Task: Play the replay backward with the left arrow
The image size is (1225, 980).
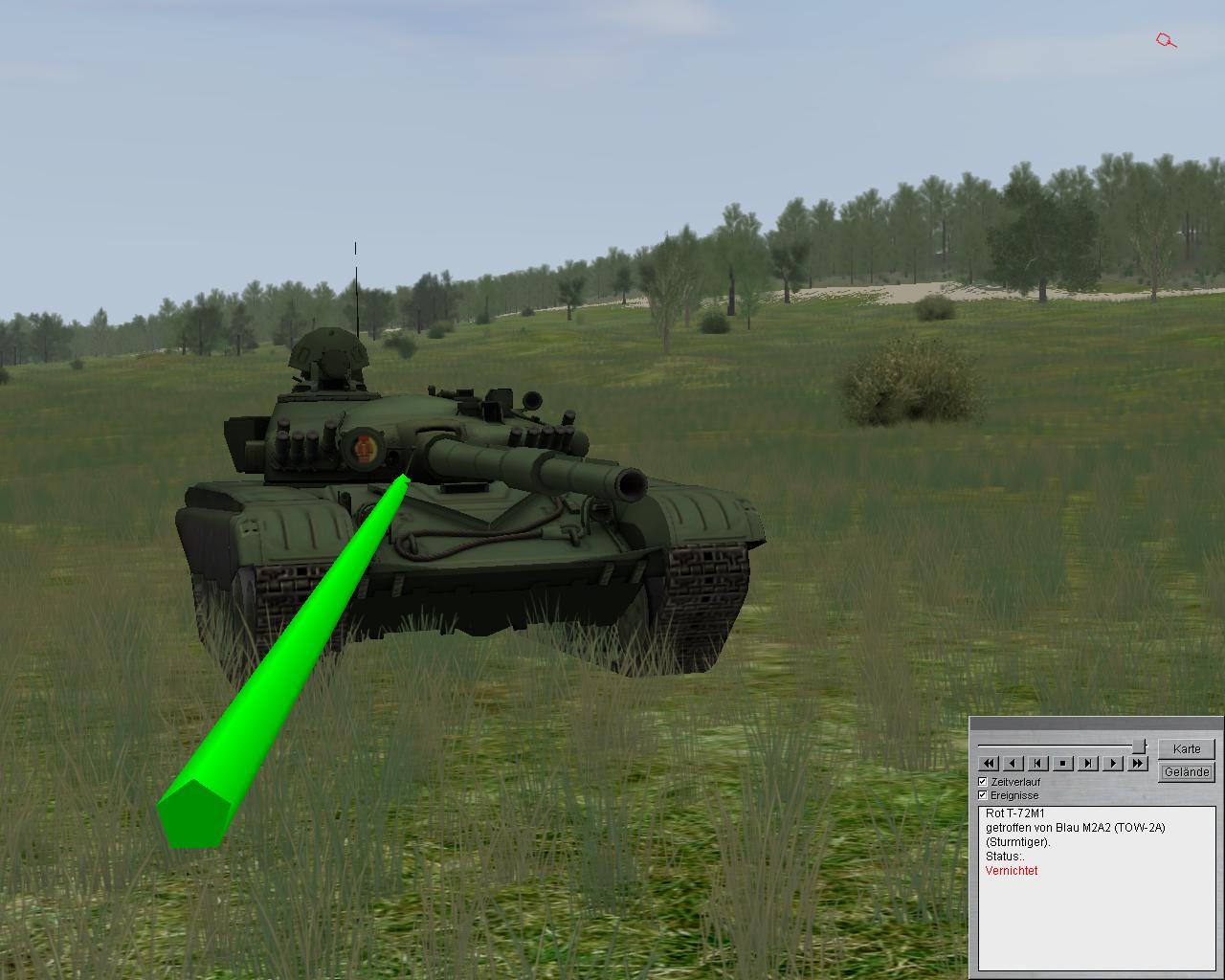Action: [x=1013, y=763]
